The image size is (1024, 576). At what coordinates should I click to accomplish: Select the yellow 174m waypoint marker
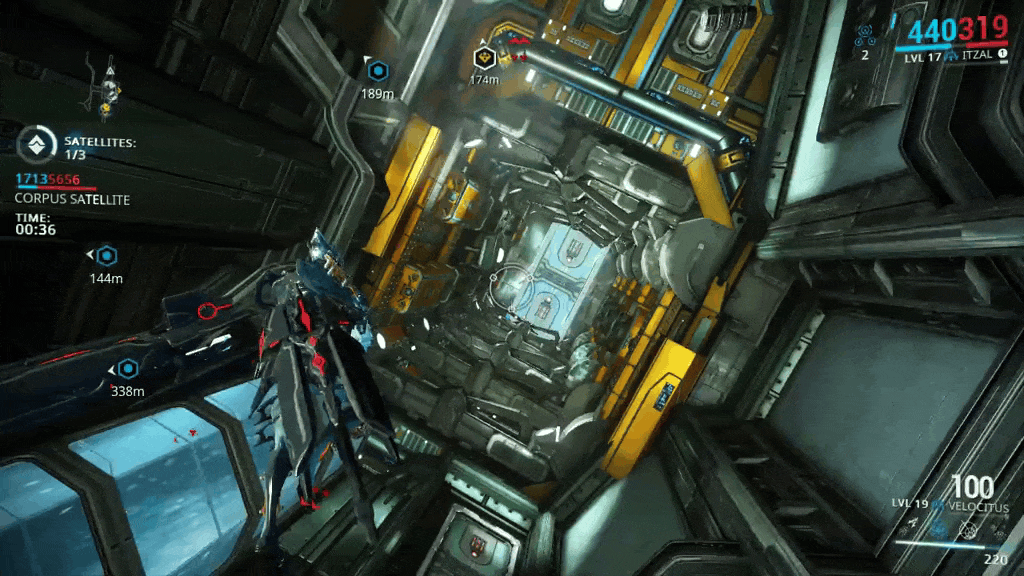click(x=484, y=57)
